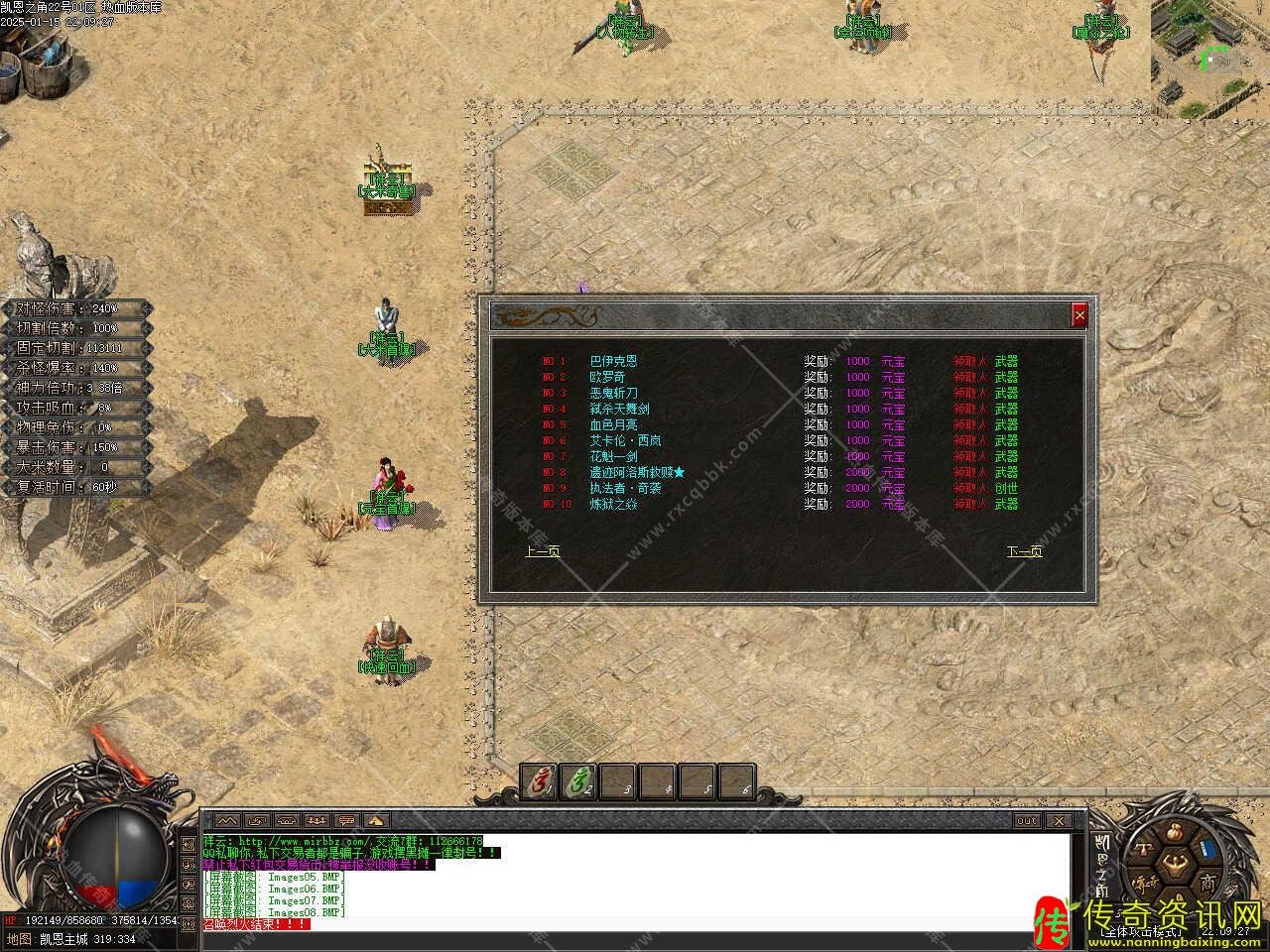1270x952 pixels.
Task: Choose the NO.5 血色月亮 entry
Action: (x=613, y=424)
